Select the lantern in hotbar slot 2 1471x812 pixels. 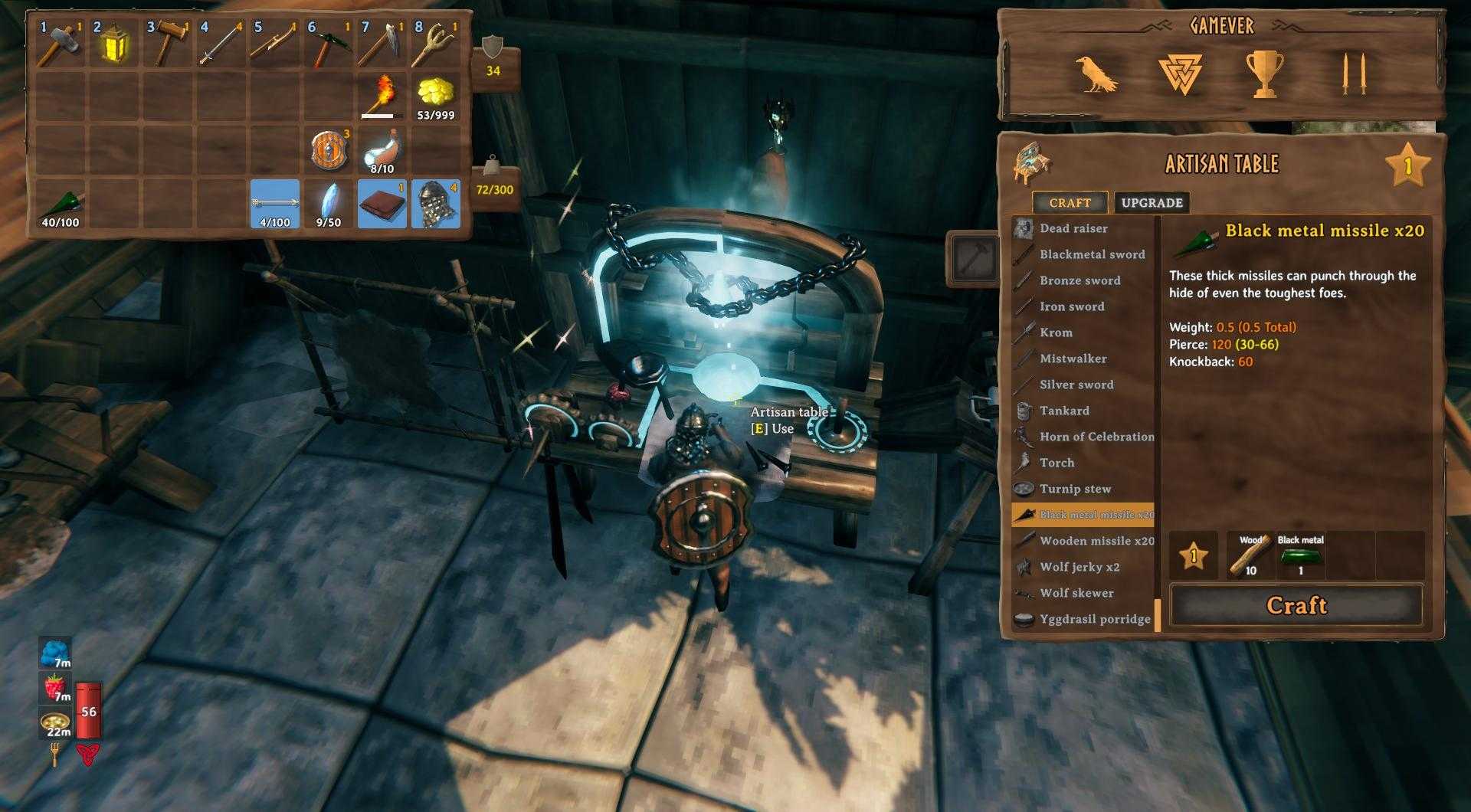click(x=114, y=44)
